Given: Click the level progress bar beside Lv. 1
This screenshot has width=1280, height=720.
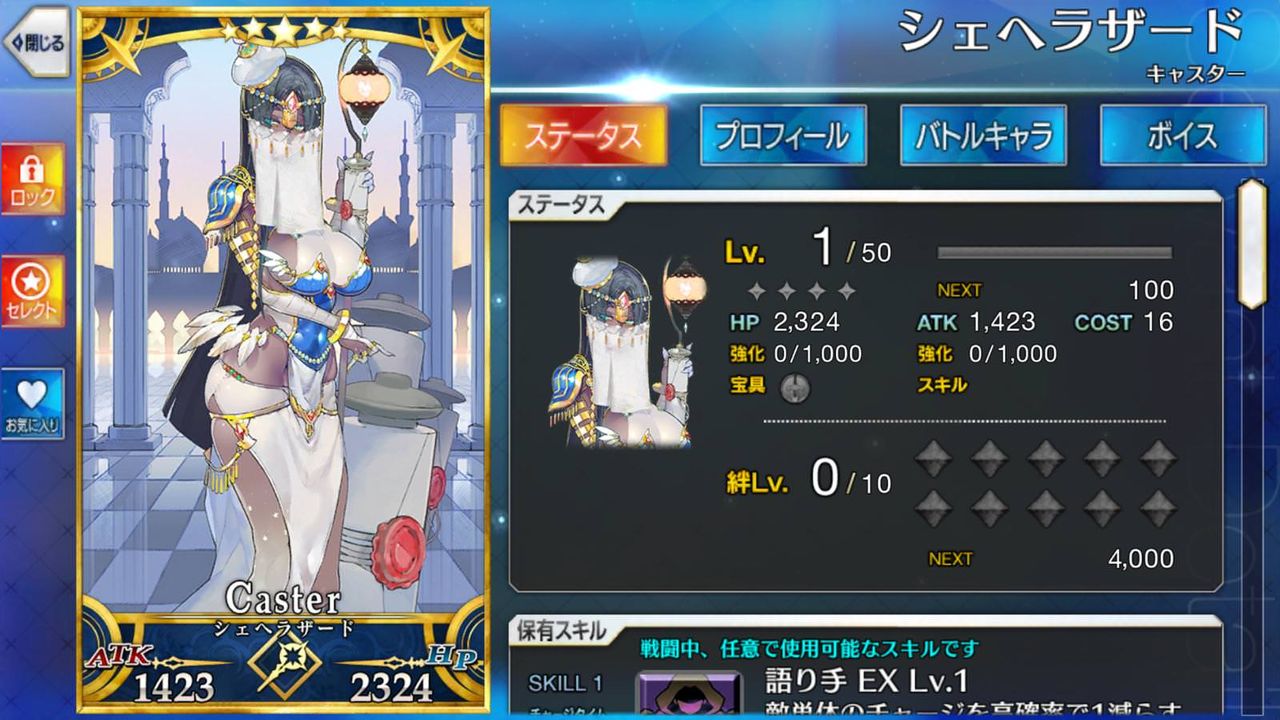Looking at the screenshot, I should point(1055,250).
